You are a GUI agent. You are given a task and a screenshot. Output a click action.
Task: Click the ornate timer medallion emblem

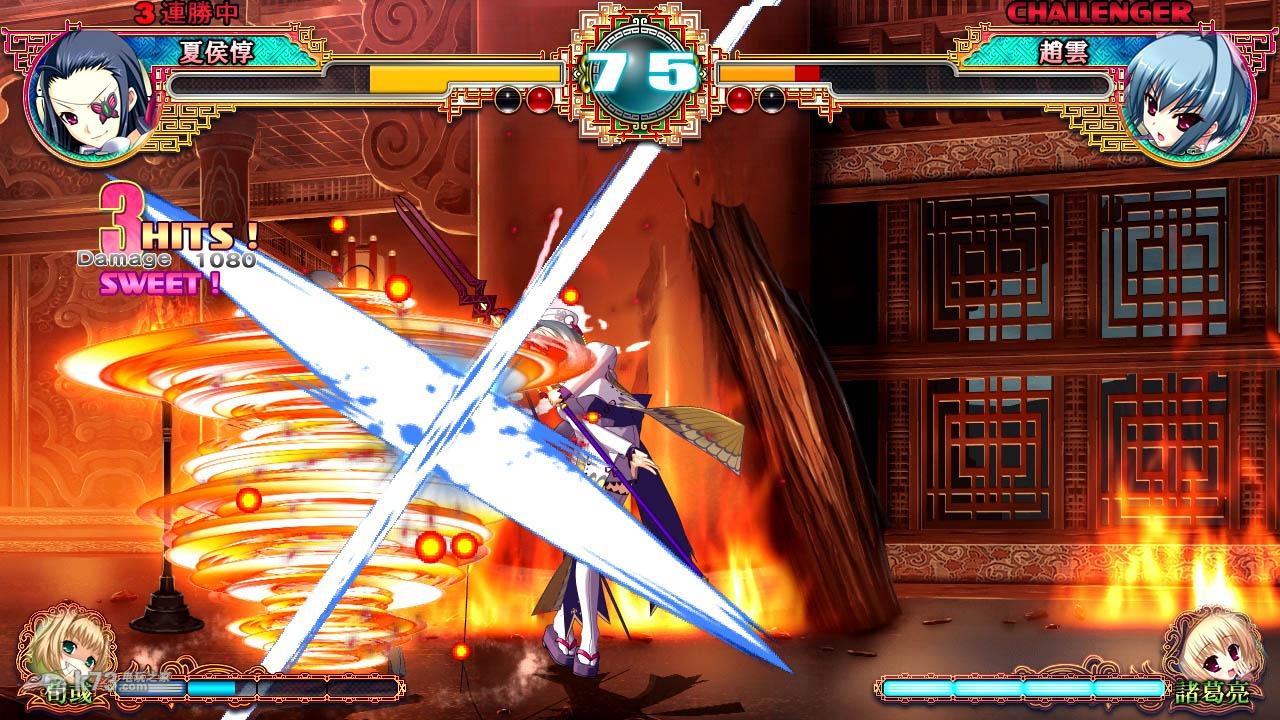click(x=640, y=70)
